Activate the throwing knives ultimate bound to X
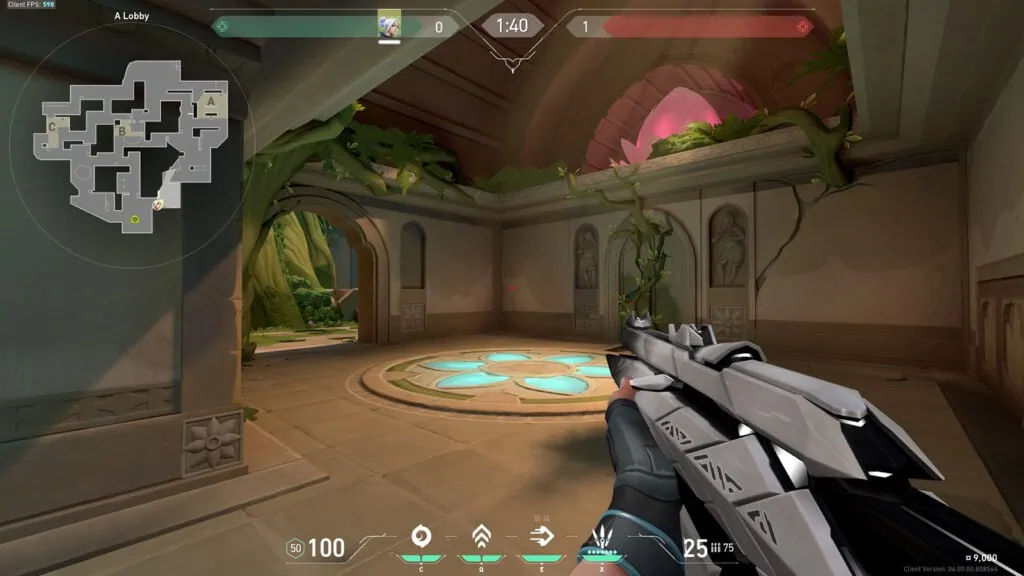1024x576 pixels. pyautogui.click(x=602, y=536)
